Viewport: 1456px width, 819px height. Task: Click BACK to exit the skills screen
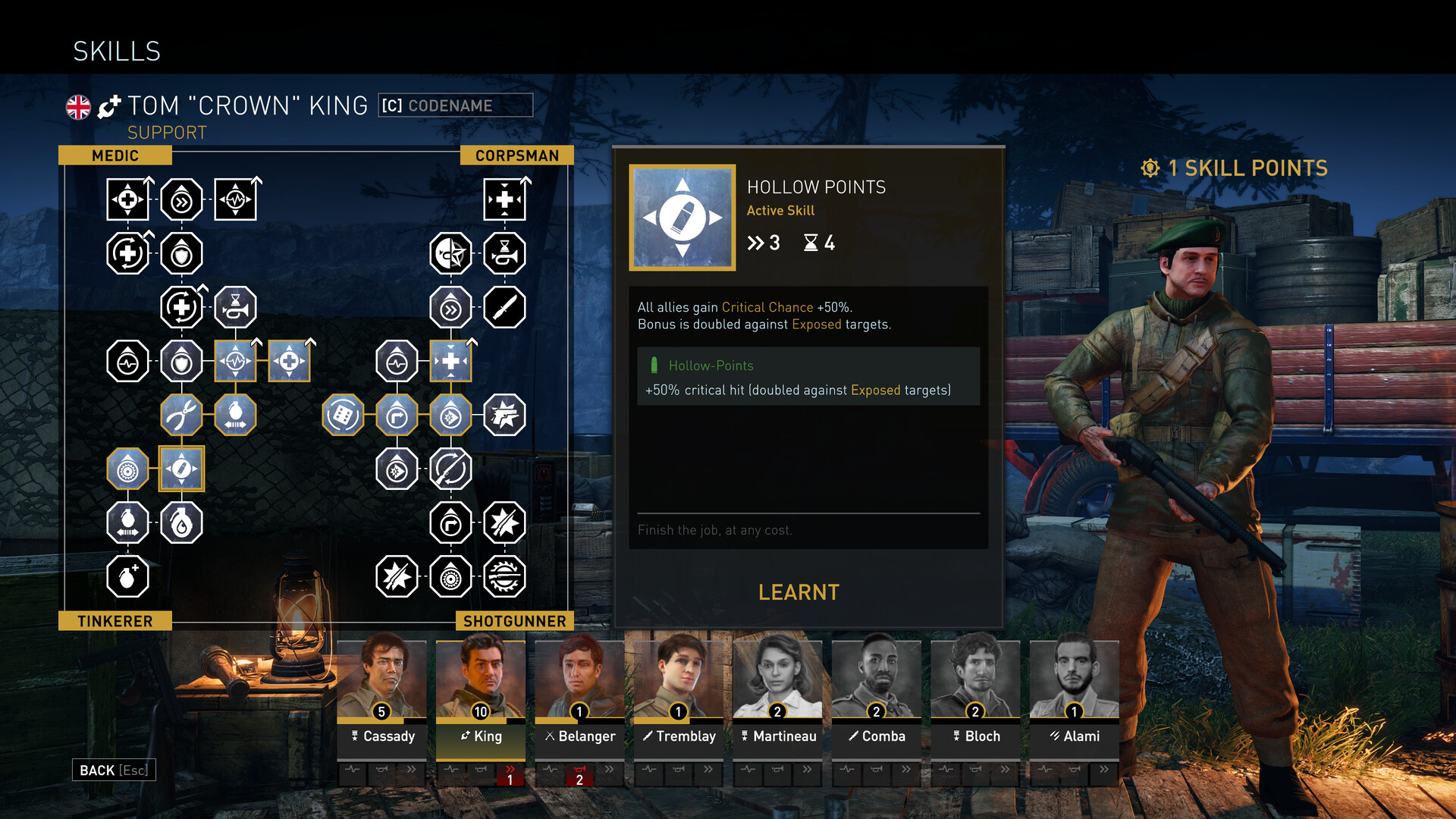112,770
